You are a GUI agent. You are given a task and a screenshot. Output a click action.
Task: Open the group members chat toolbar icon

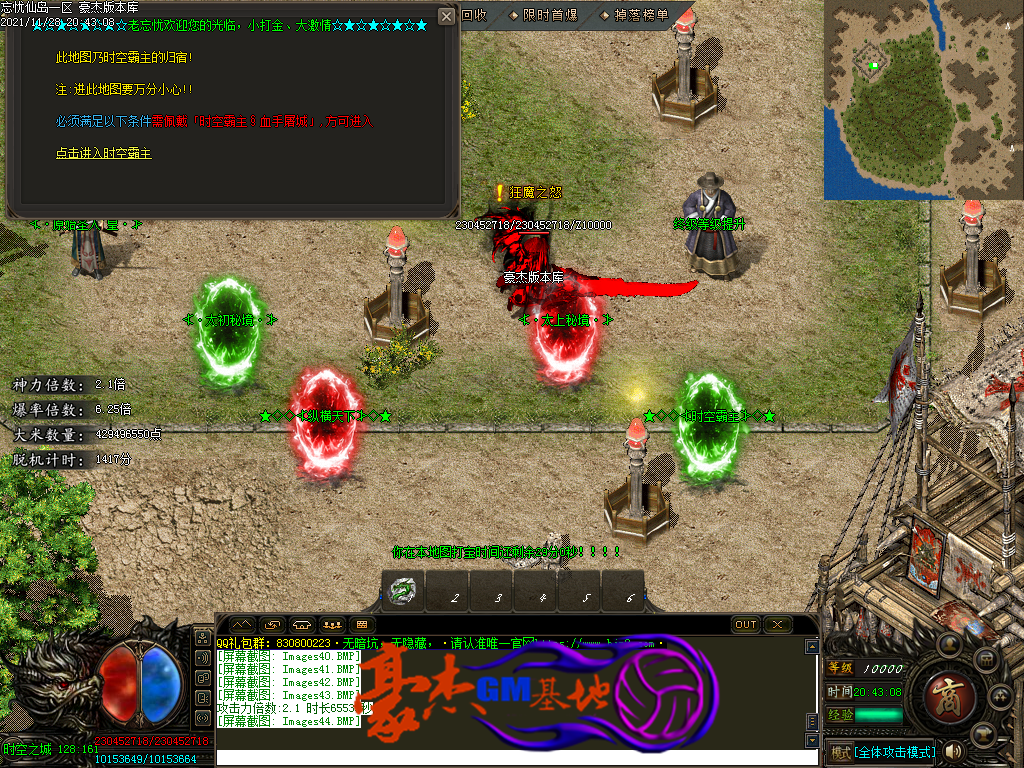[331, 625]
